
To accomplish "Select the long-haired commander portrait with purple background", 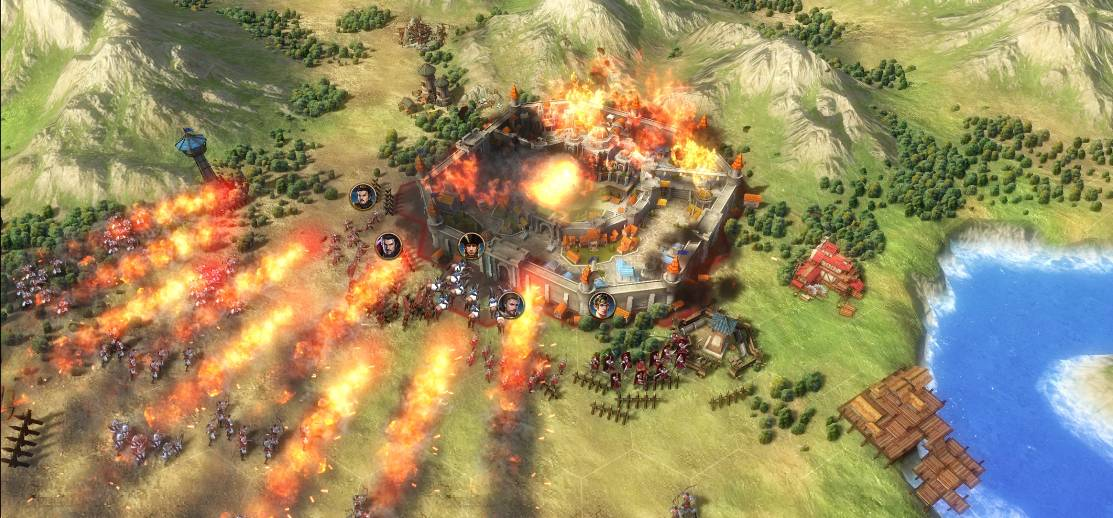I will pos(388,246).
